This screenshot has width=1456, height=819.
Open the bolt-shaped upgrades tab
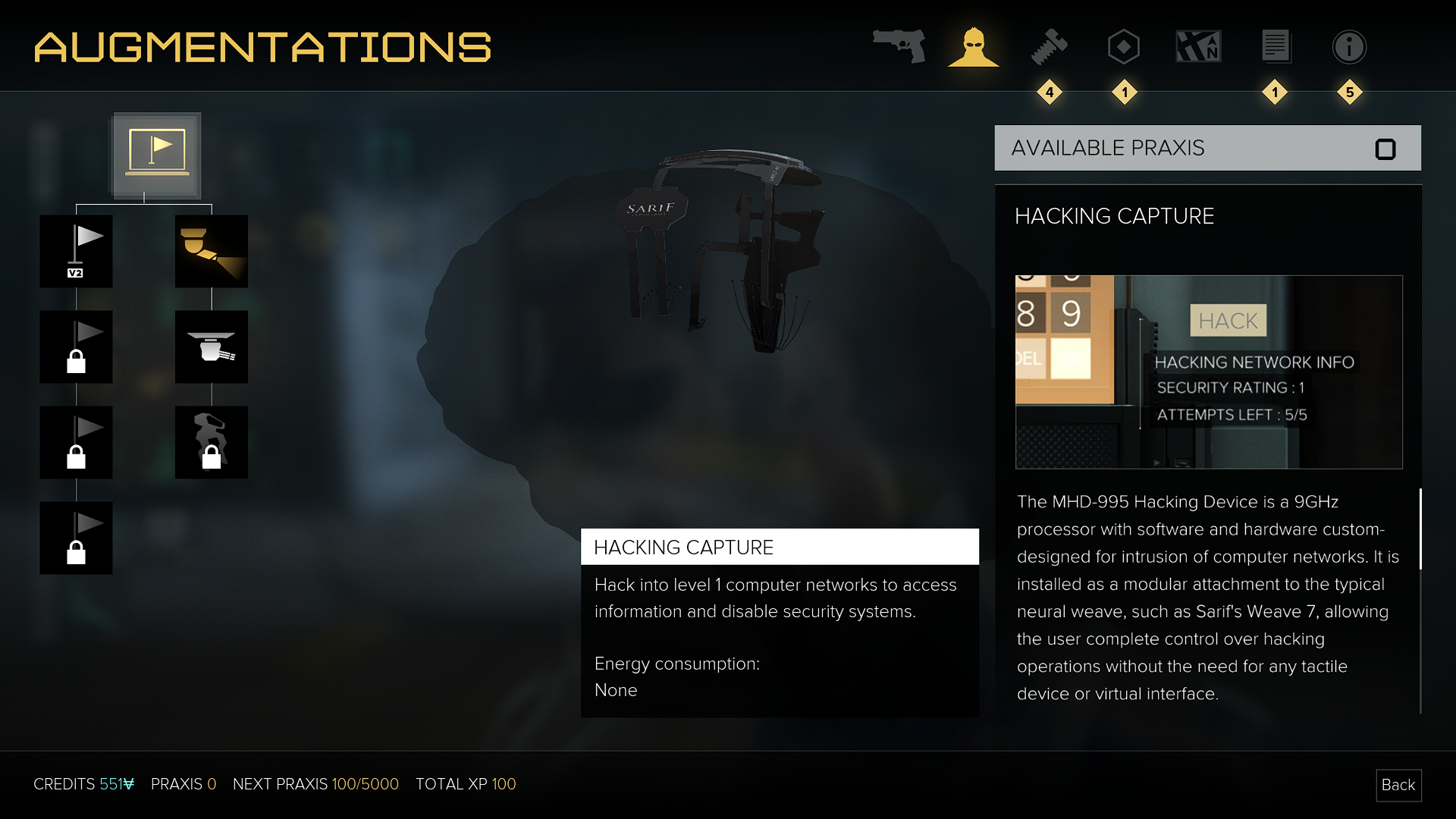pos(1049,46)
